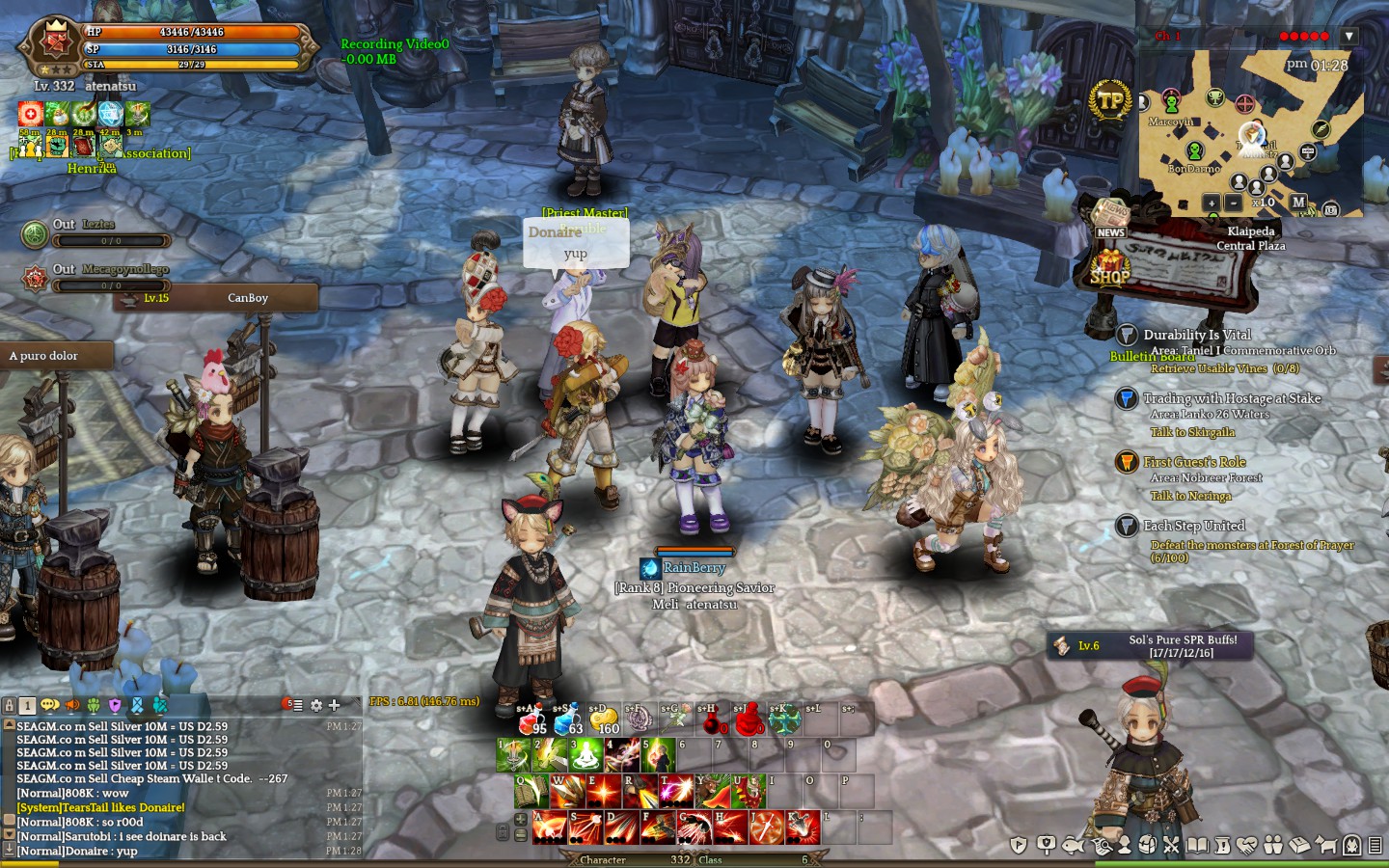1389x868 pixels.
Task: Open the inventory backpack icon
Action: [1149, 844]
